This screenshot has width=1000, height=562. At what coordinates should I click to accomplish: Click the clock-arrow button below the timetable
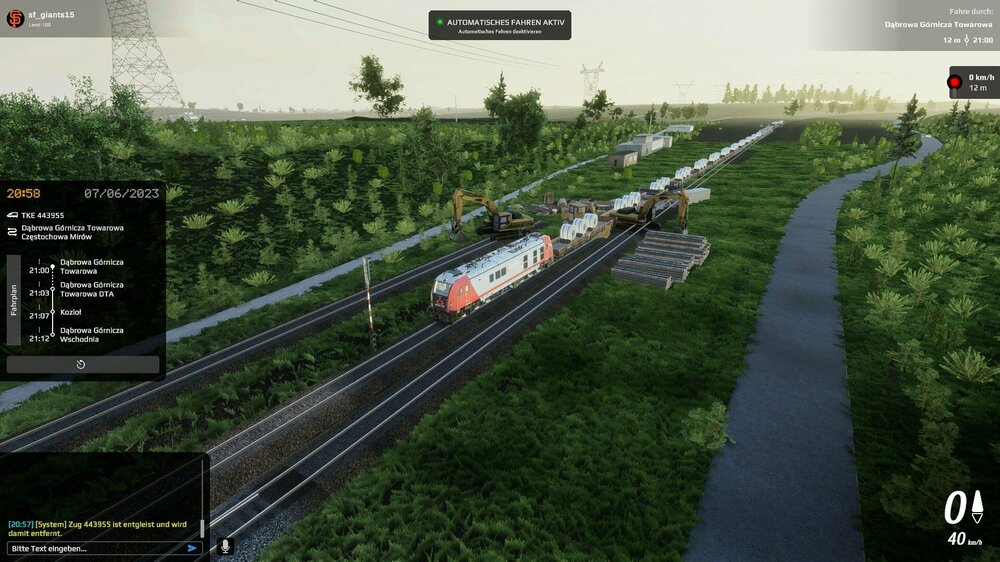(82, 365)
